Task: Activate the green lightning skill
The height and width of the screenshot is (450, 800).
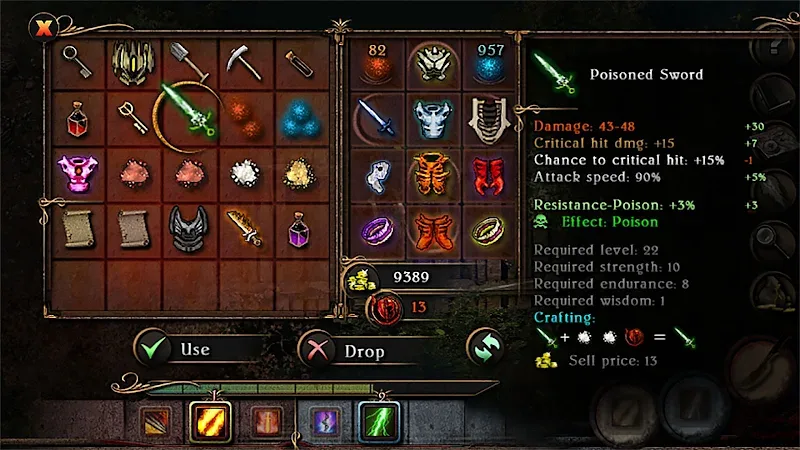Action: click(x=379, y=422)
